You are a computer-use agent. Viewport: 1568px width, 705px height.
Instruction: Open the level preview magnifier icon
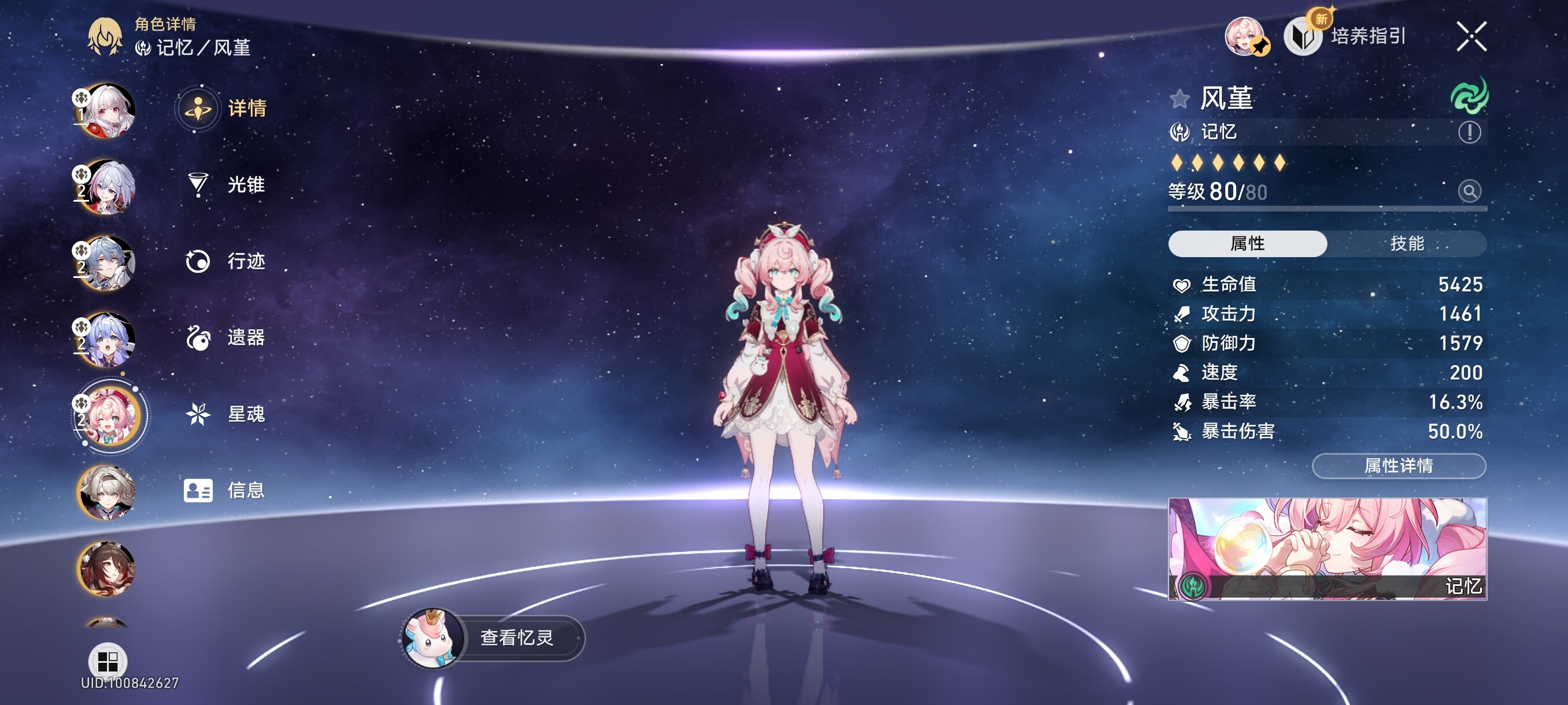1469,192
